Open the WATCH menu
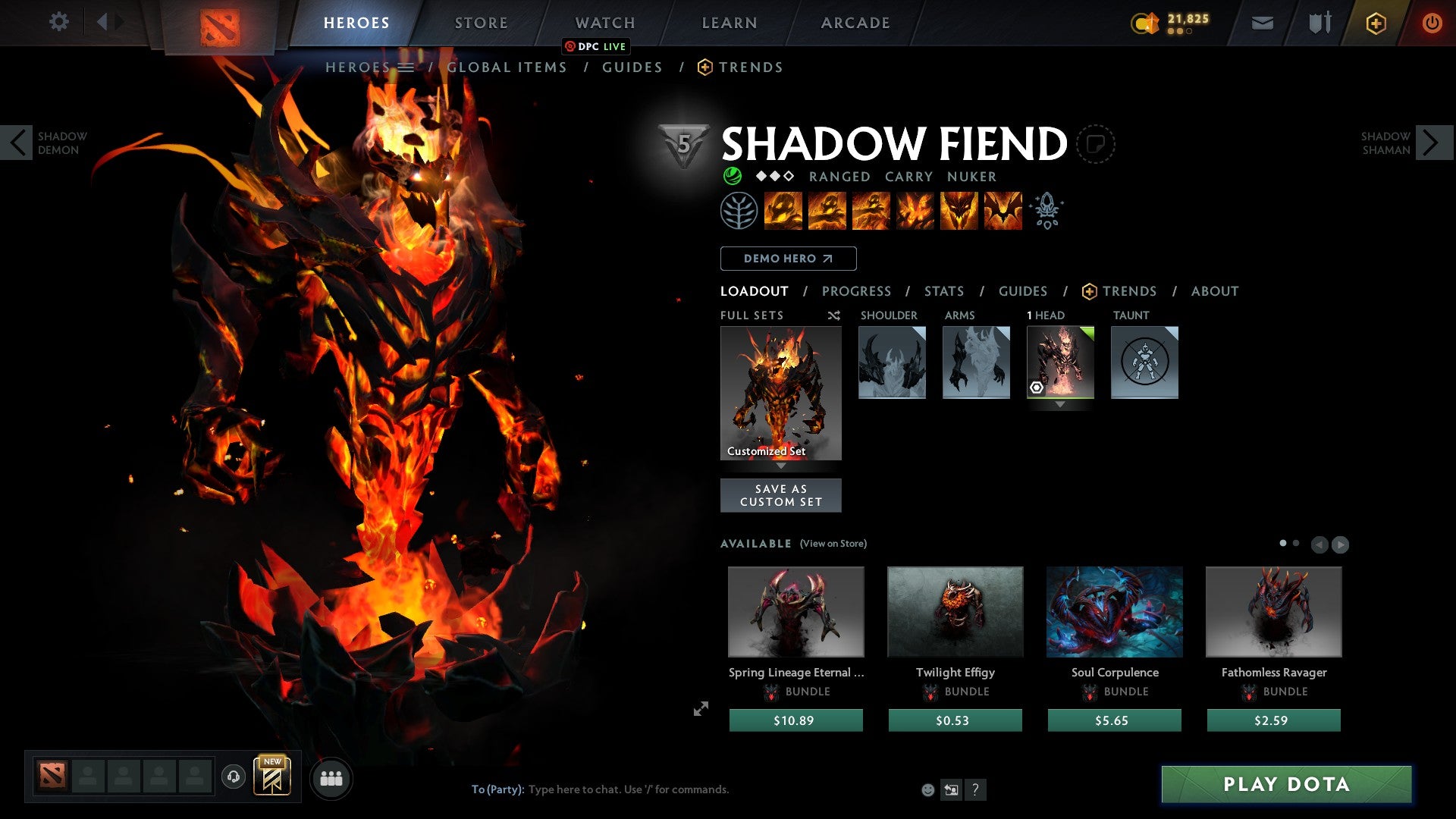Screen dimensions: 1456x819 tap(604, 22)
